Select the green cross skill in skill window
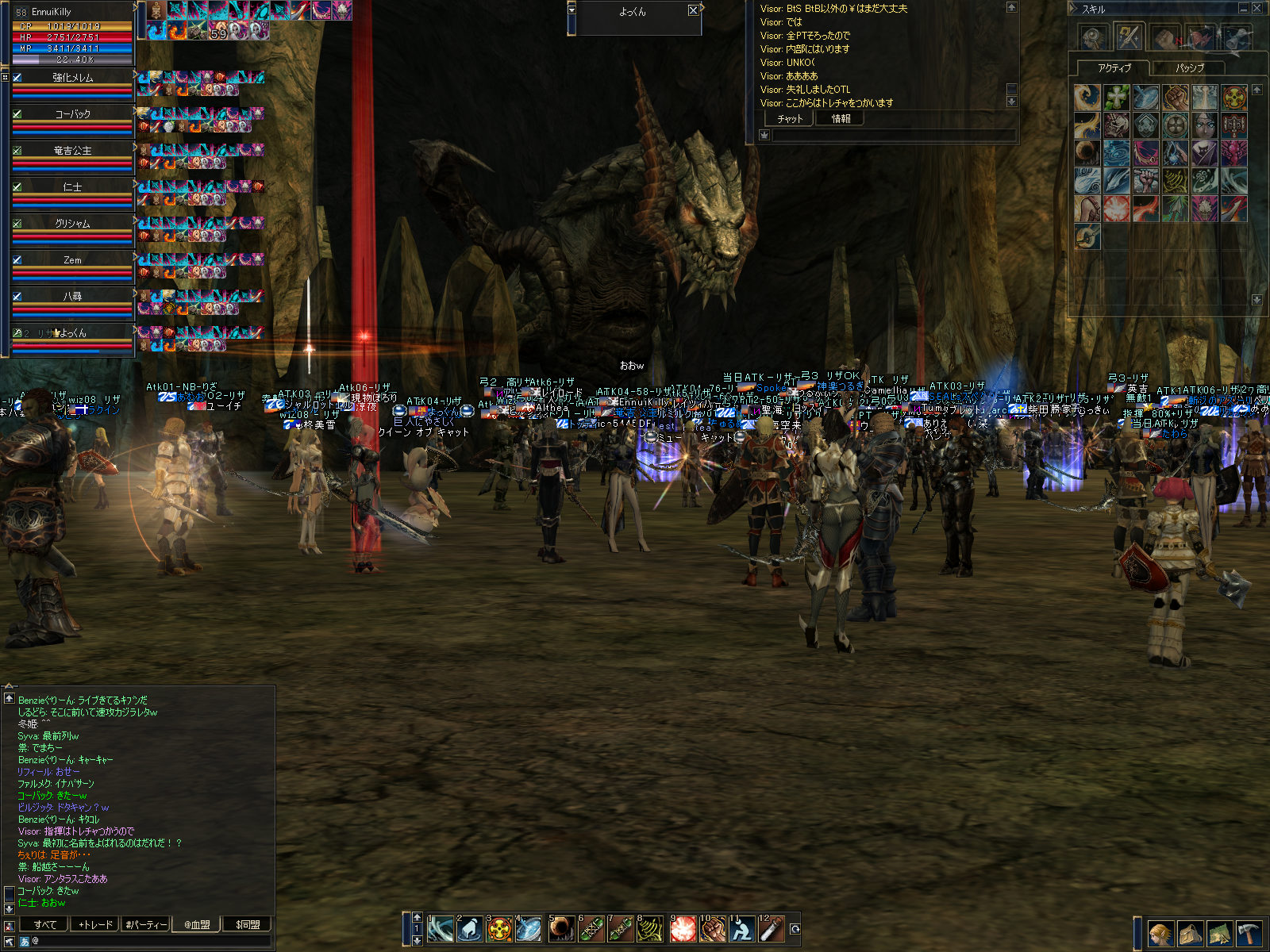Image resolution: width=1270 pixels, height=952 pixels. point(1117,98)
